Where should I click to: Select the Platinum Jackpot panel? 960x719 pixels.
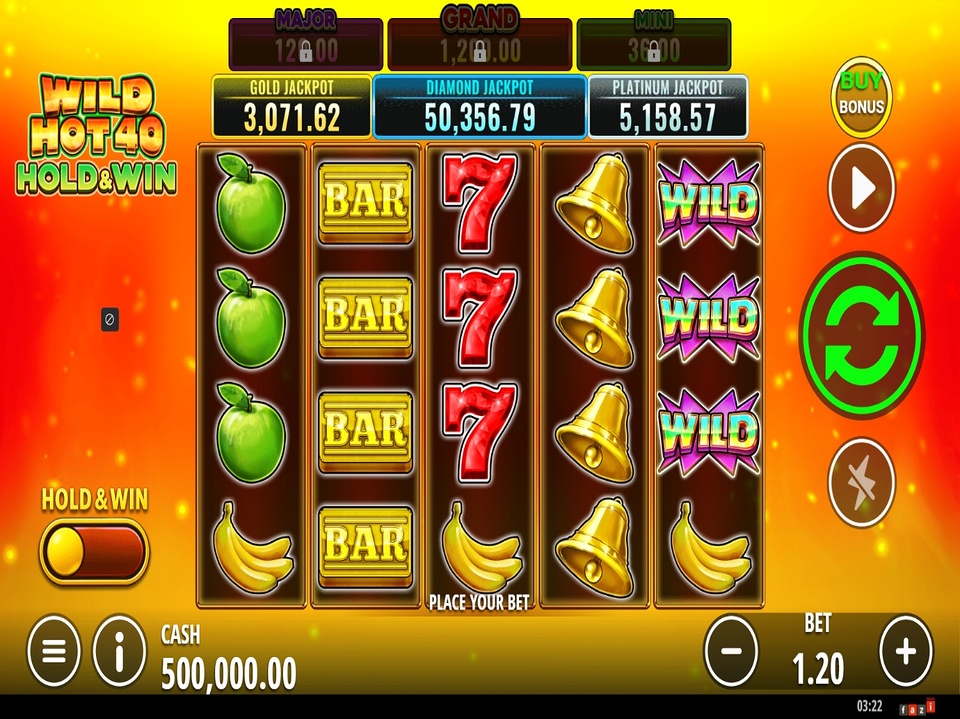tap(667, 106)
